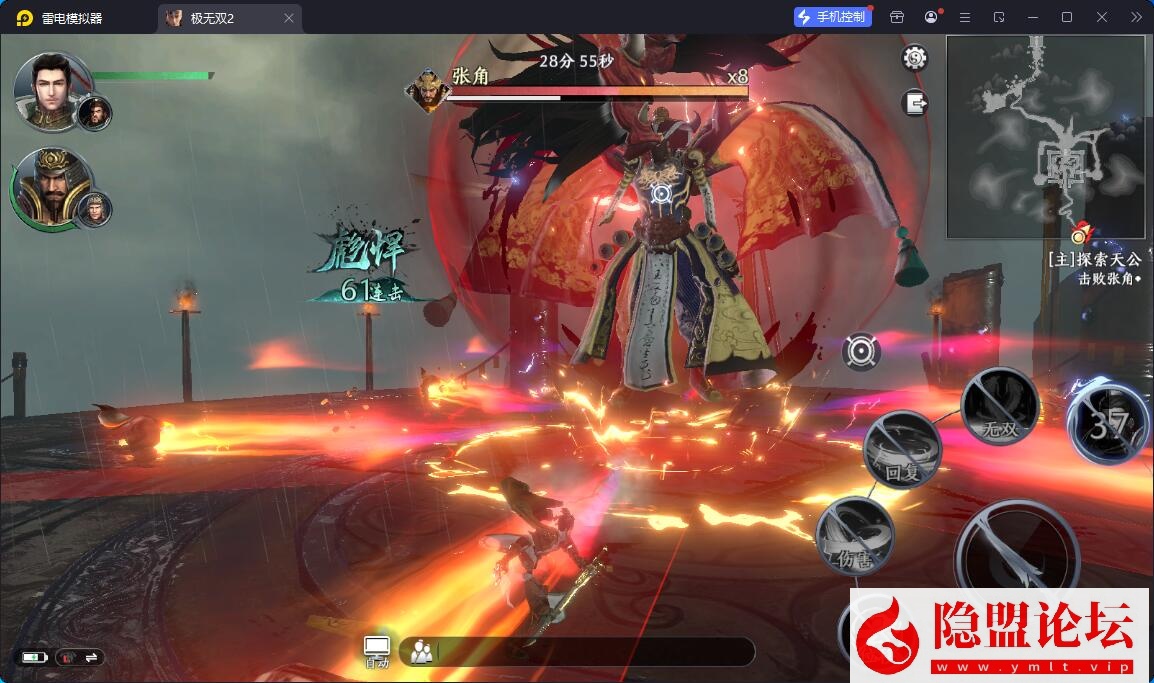Open the yin-yang gear settings
This screenshot has width=1154, height=683.
point(914,58)
